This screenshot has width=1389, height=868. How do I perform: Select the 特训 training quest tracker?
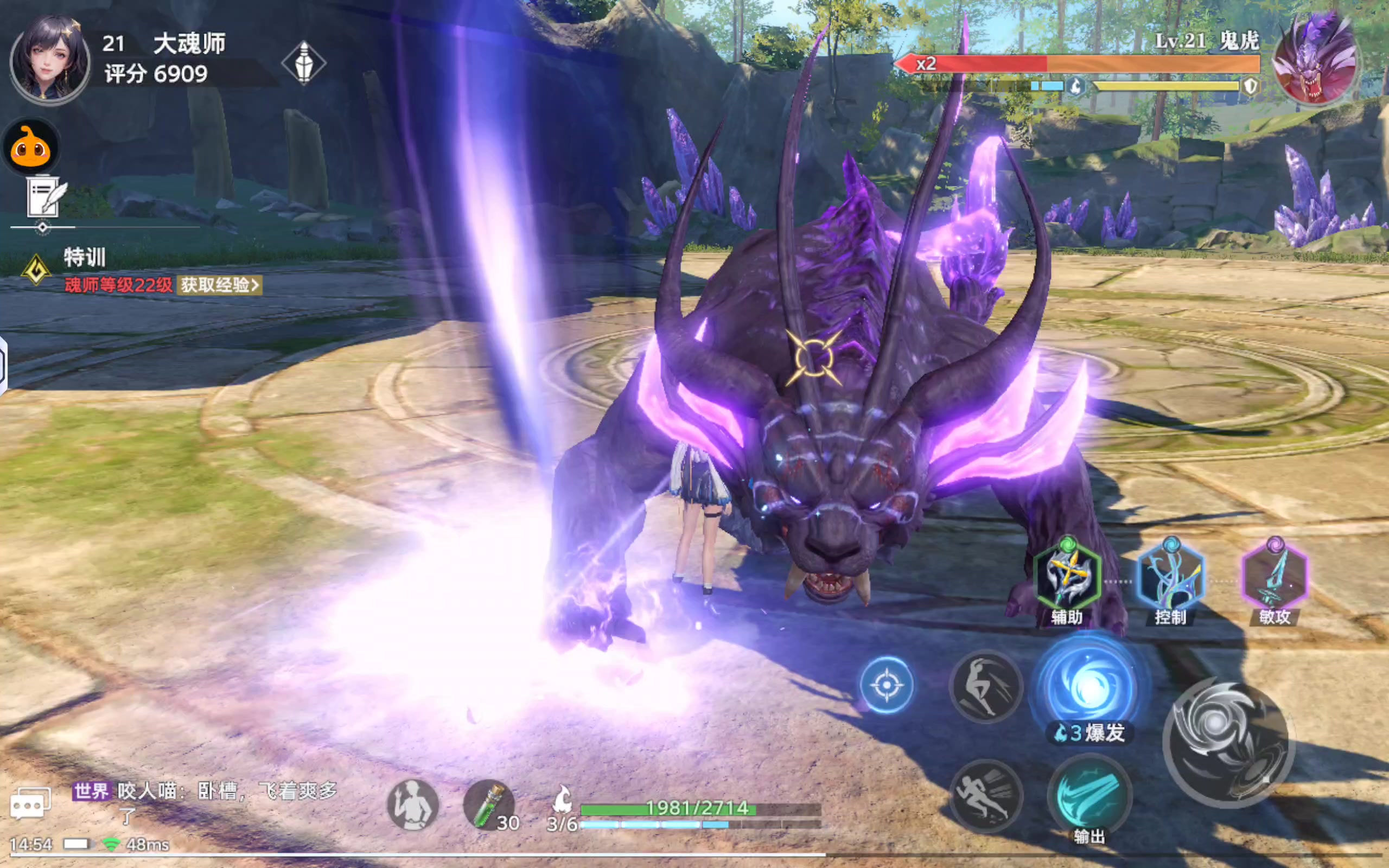85,257
